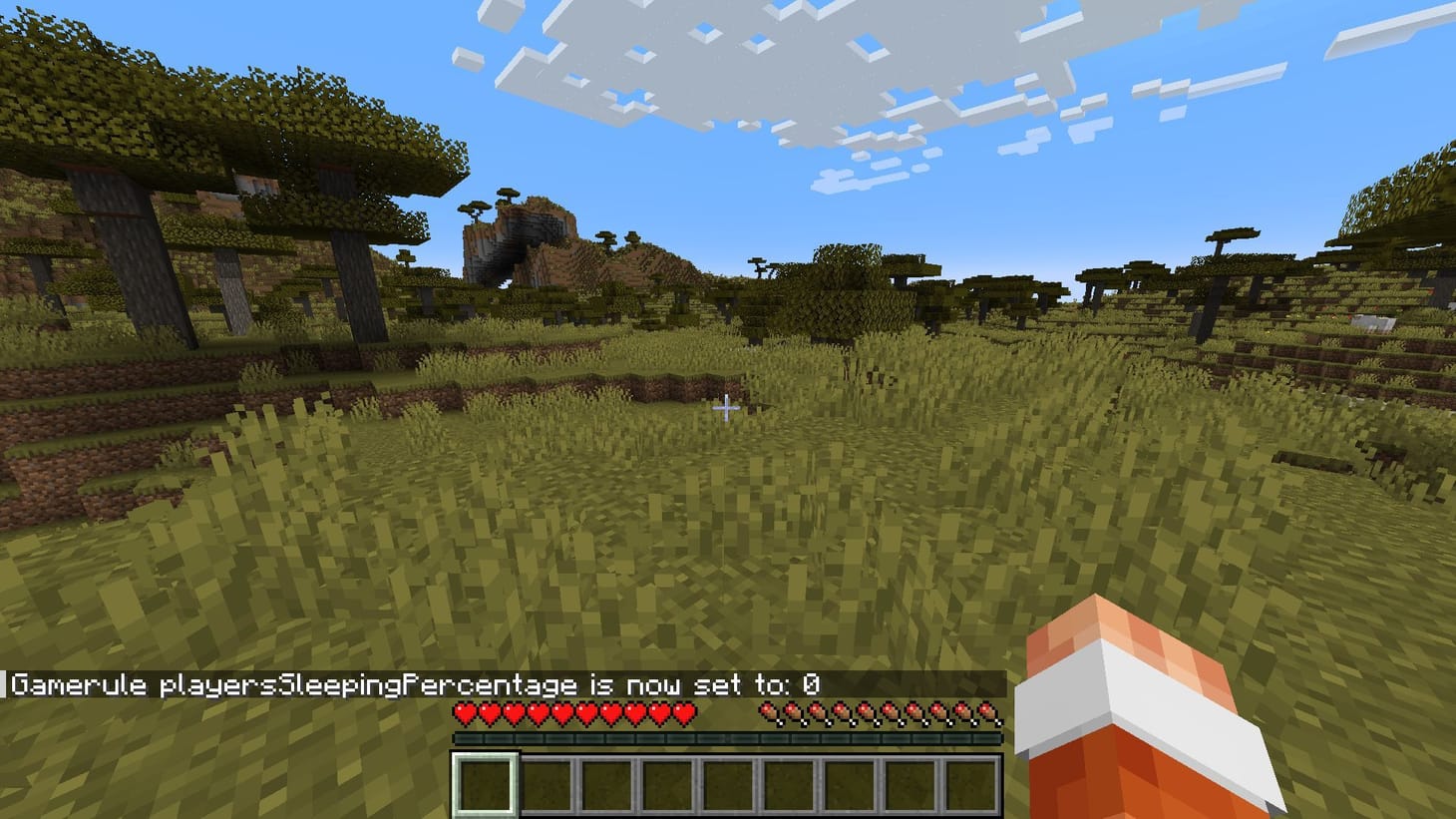Screen dimensions: 1456x819
Task: Select the currently highlighted first hotbar slot
Action: tap(485, 783)
